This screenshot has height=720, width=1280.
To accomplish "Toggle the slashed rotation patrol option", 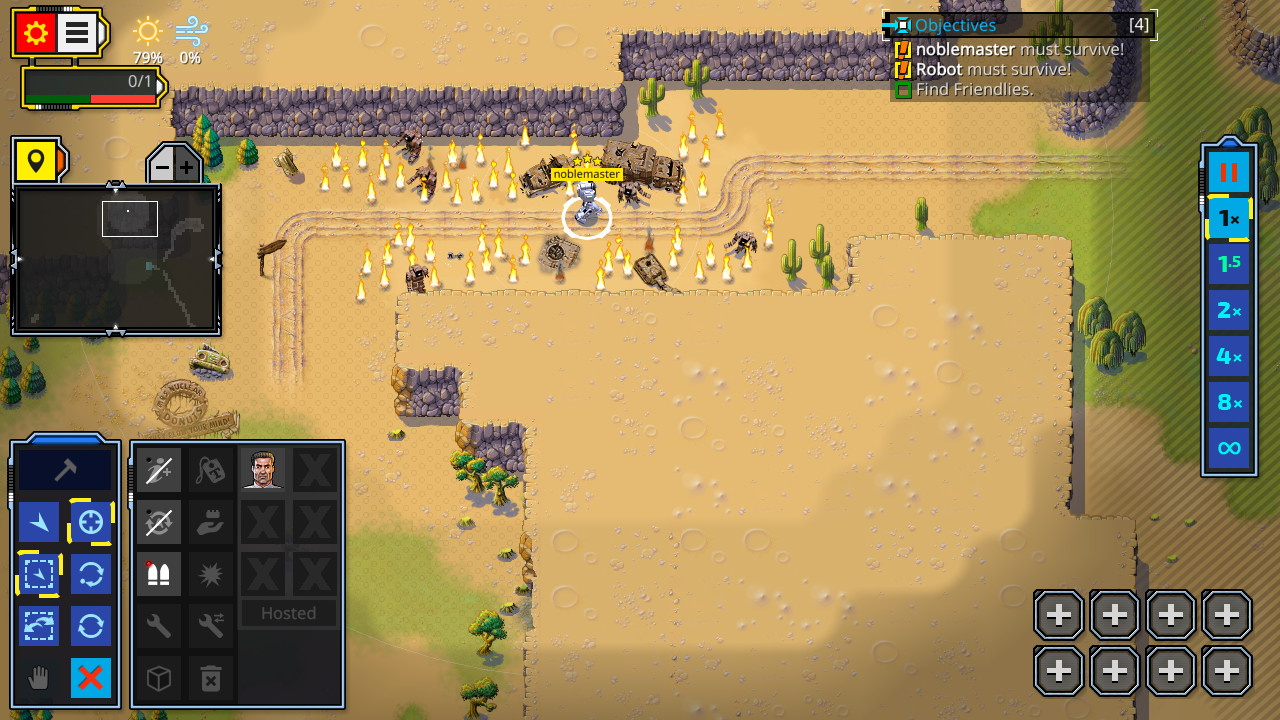I will click(x=158, y=521).
